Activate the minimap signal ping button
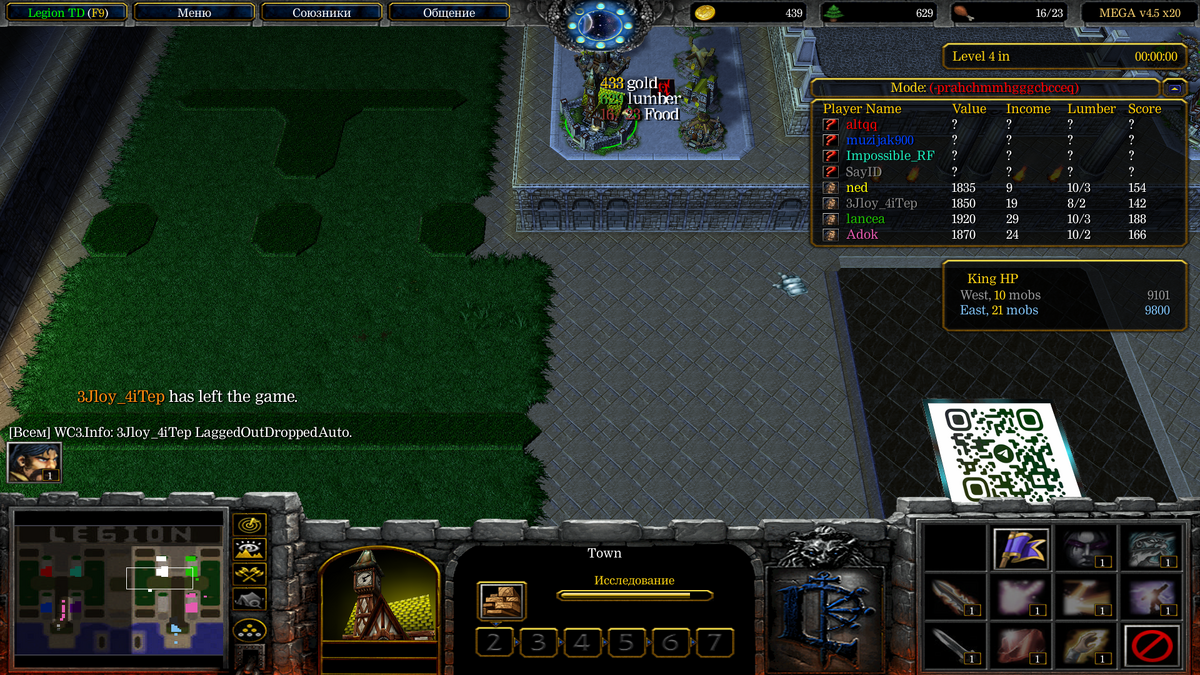The image size is (1200, 675). point(249,524)
